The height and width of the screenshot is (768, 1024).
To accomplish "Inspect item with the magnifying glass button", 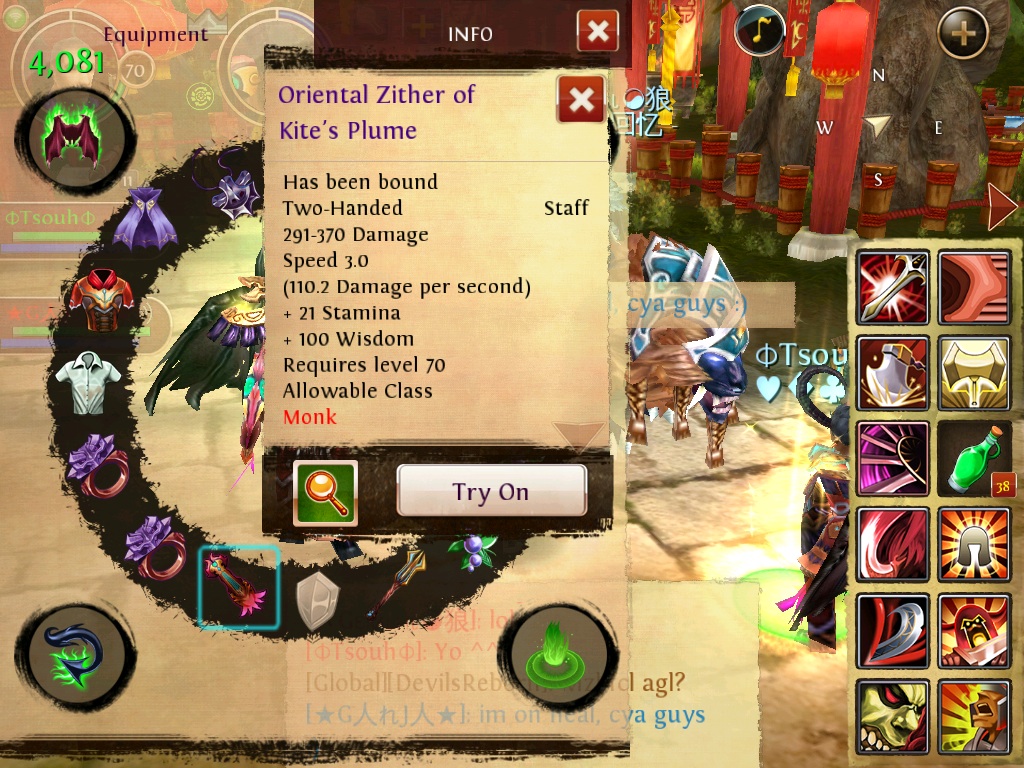I will pos(325,492).
